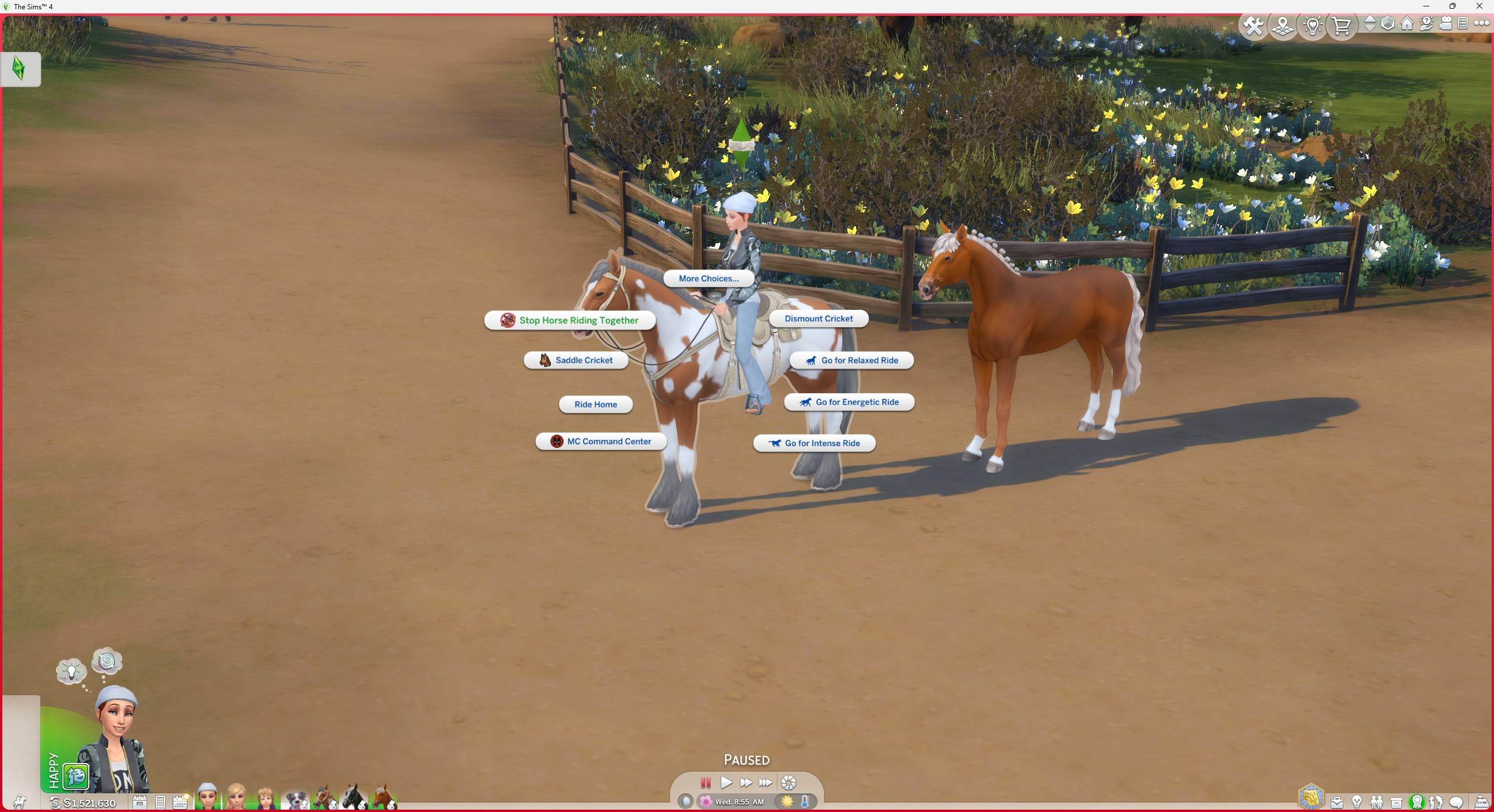
Task: Open the Aspirations ribbon icon
Action: pos(1417,803)
